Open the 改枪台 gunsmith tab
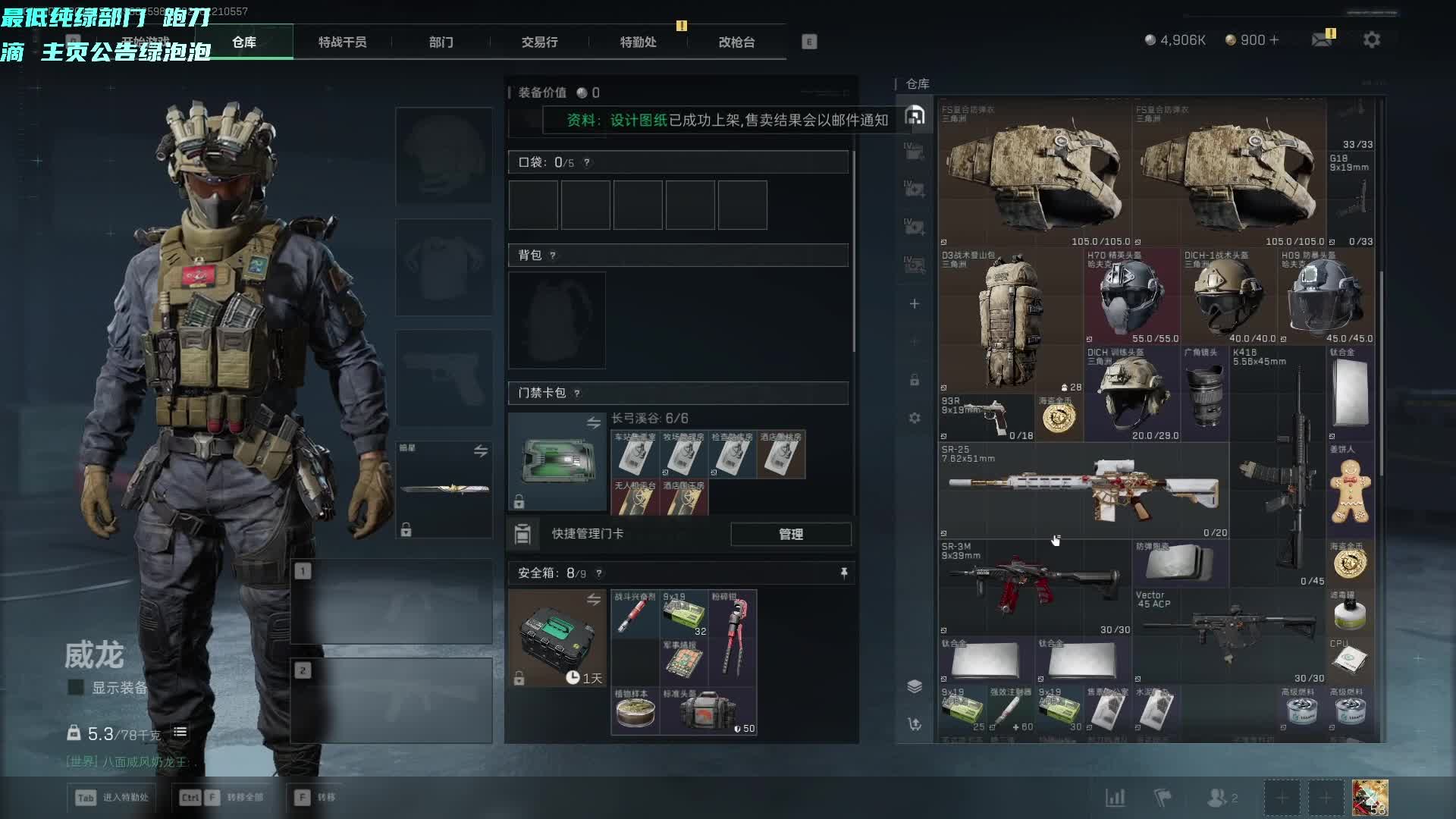This screenshot has height=819, width=1456. click(x=736, y=42)
